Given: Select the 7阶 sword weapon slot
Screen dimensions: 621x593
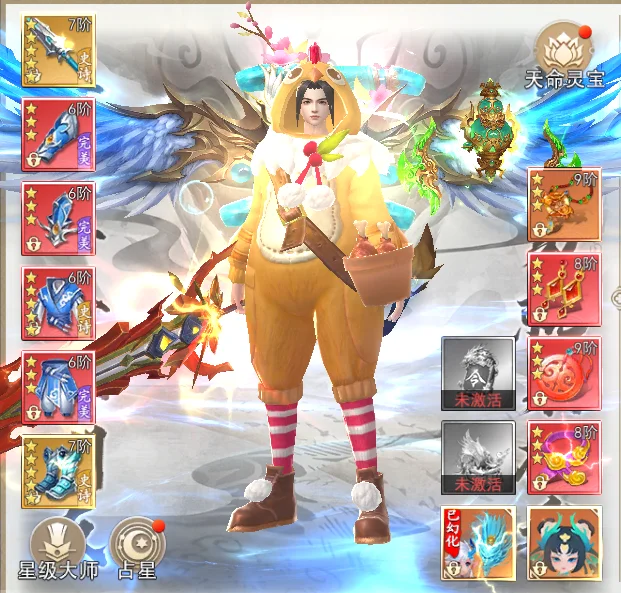Looking at the screenshot, I should point(58,50).
